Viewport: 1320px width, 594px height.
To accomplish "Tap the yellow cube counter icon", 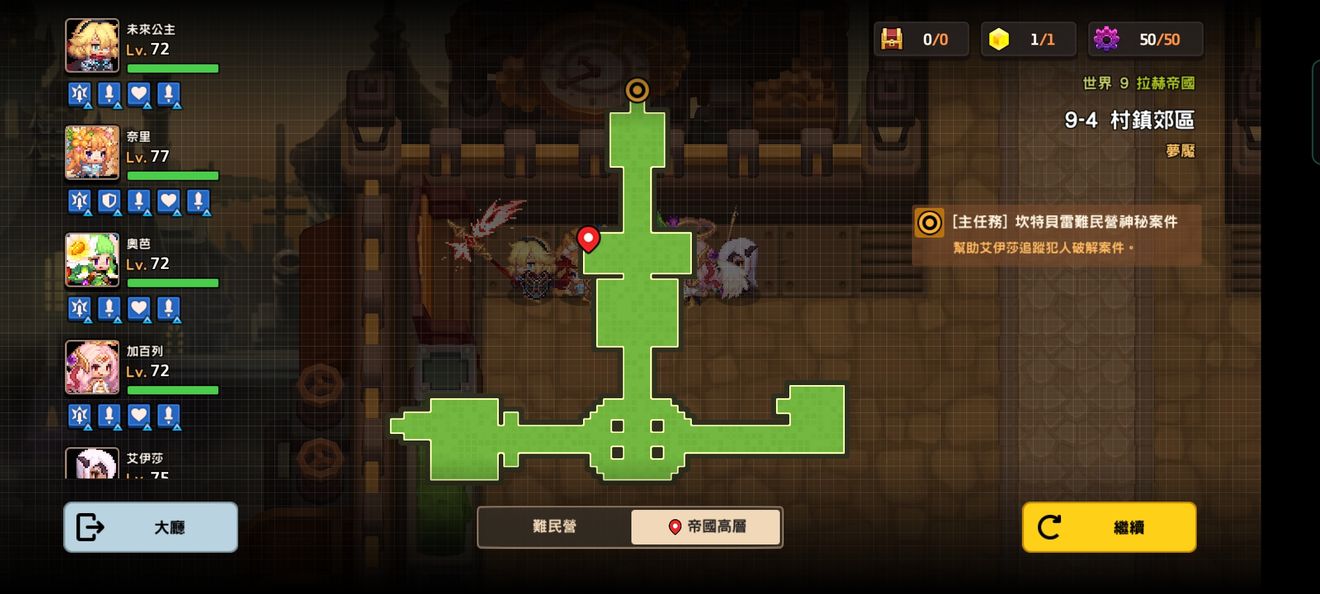I will [998, 39].
